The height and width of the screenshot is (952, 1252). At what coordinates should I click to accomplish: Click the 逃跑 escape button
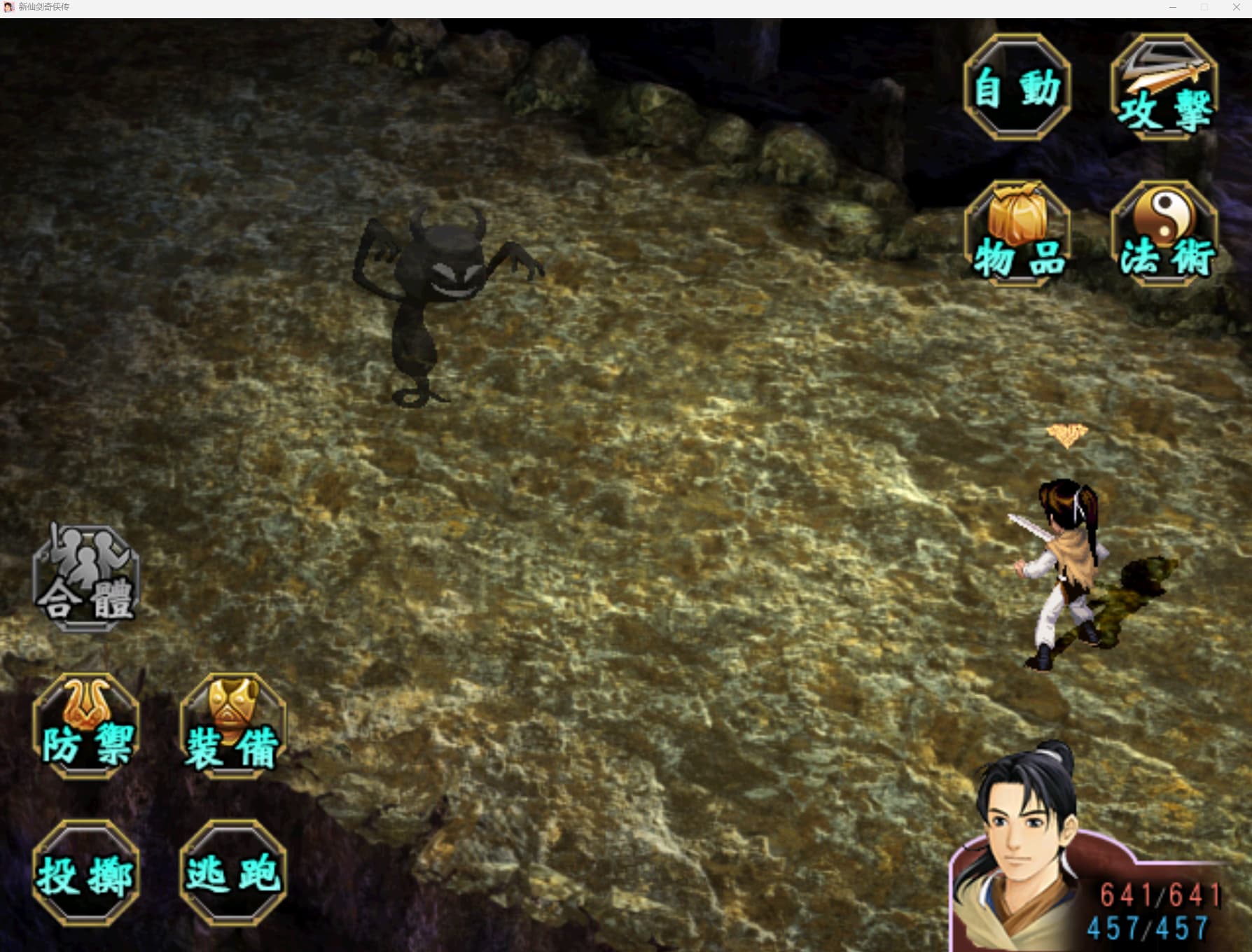tap(232, 874)
